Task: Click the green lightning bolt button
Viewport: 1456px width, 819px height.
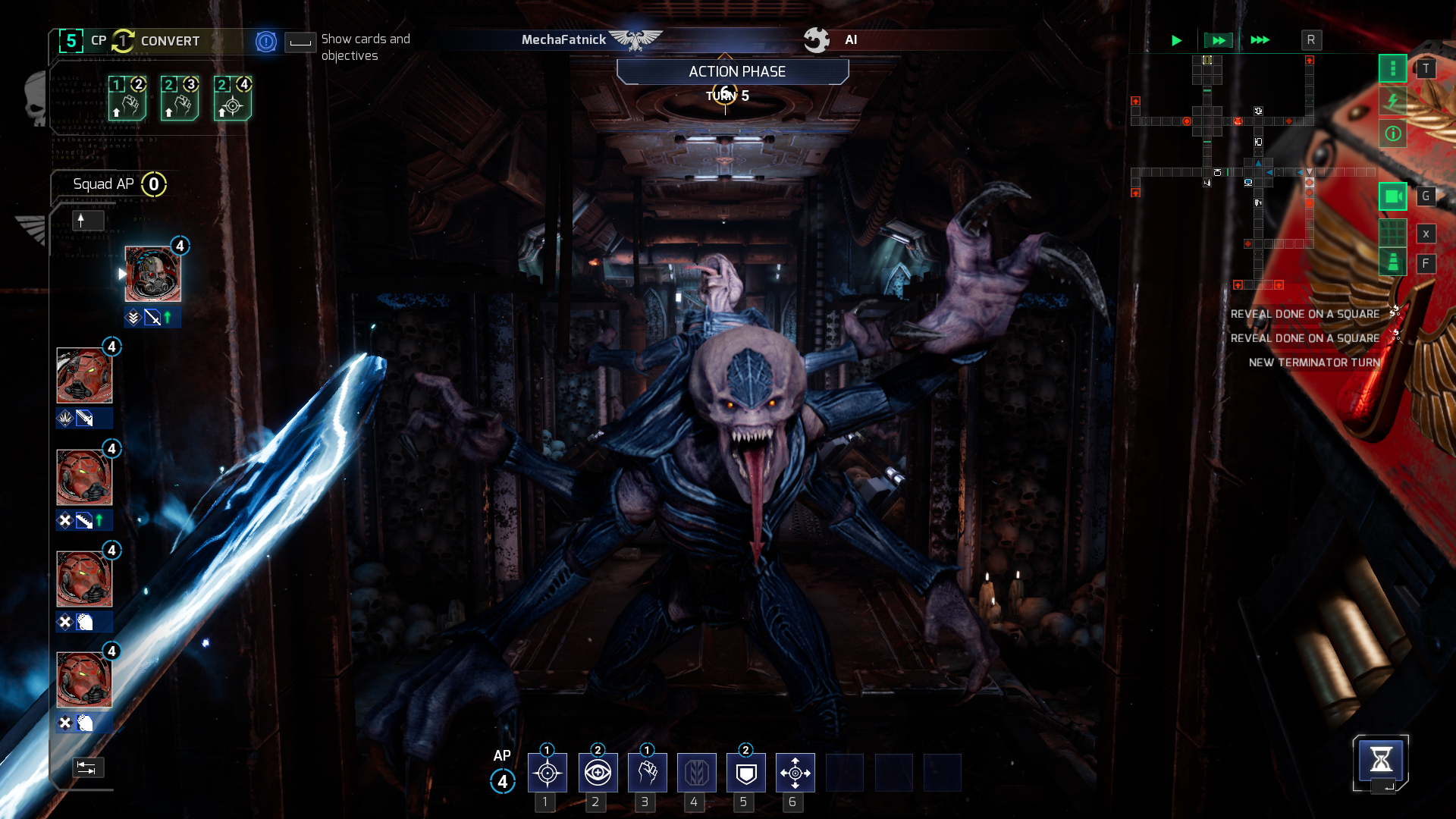Action: coord(1392,101)
